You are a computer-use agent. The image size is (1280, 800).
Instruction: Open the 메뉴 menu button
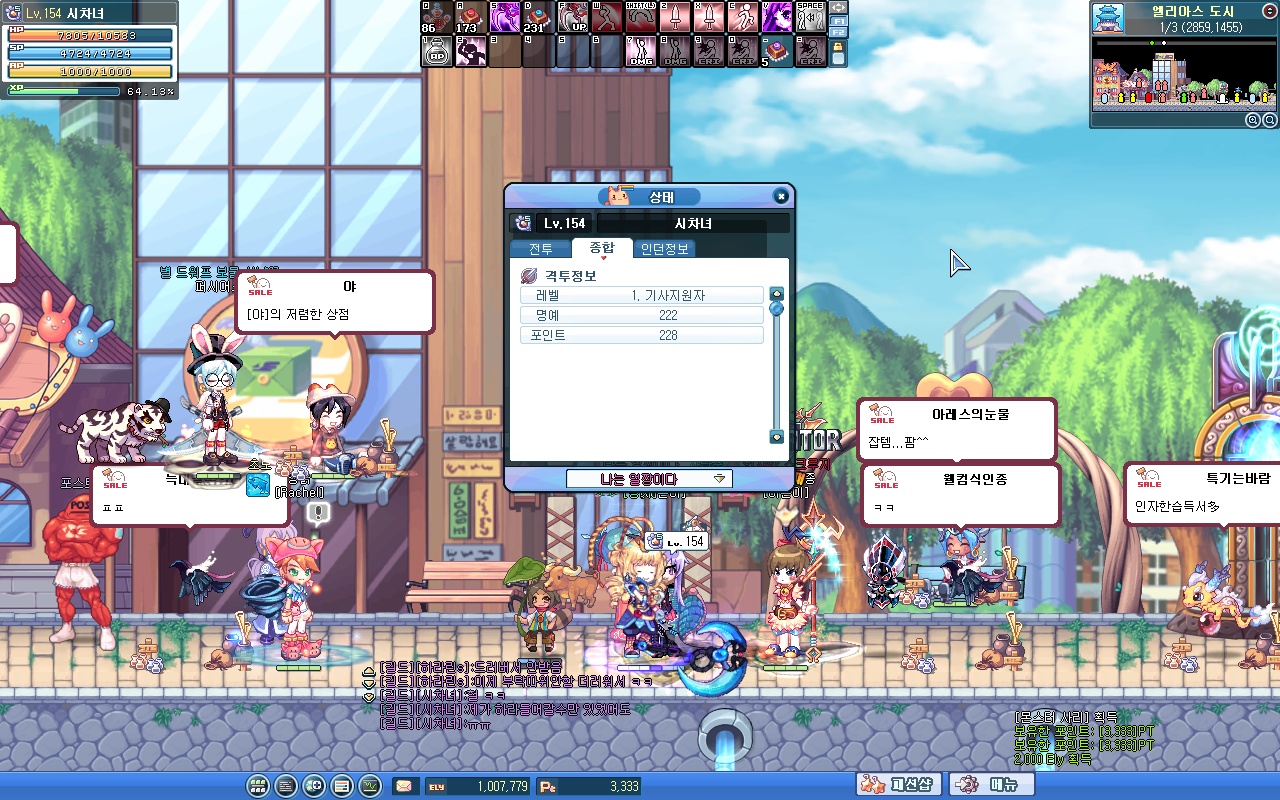(x=991, y=785)
